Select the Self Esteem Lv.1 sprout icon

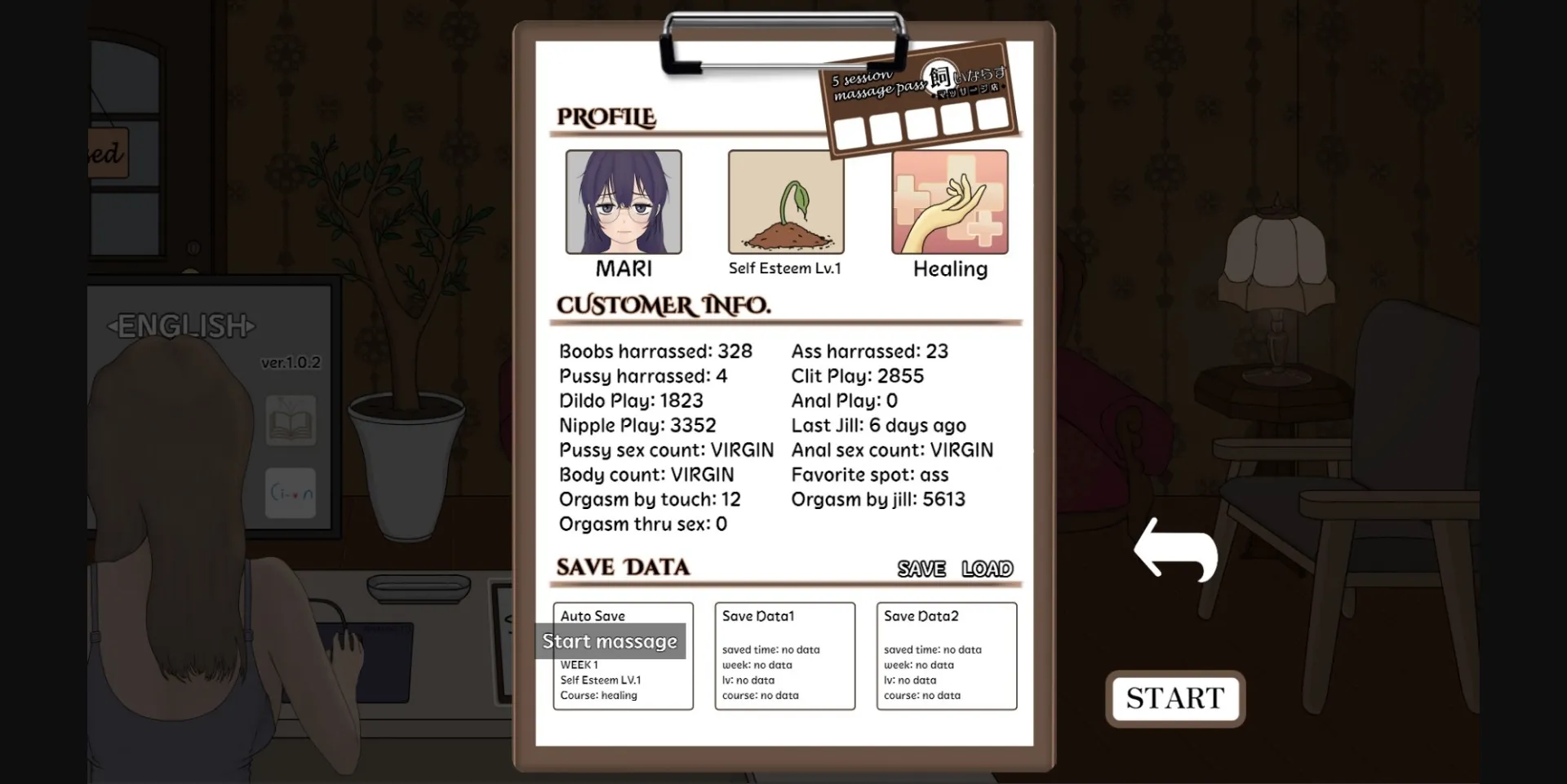pos(786,202)
